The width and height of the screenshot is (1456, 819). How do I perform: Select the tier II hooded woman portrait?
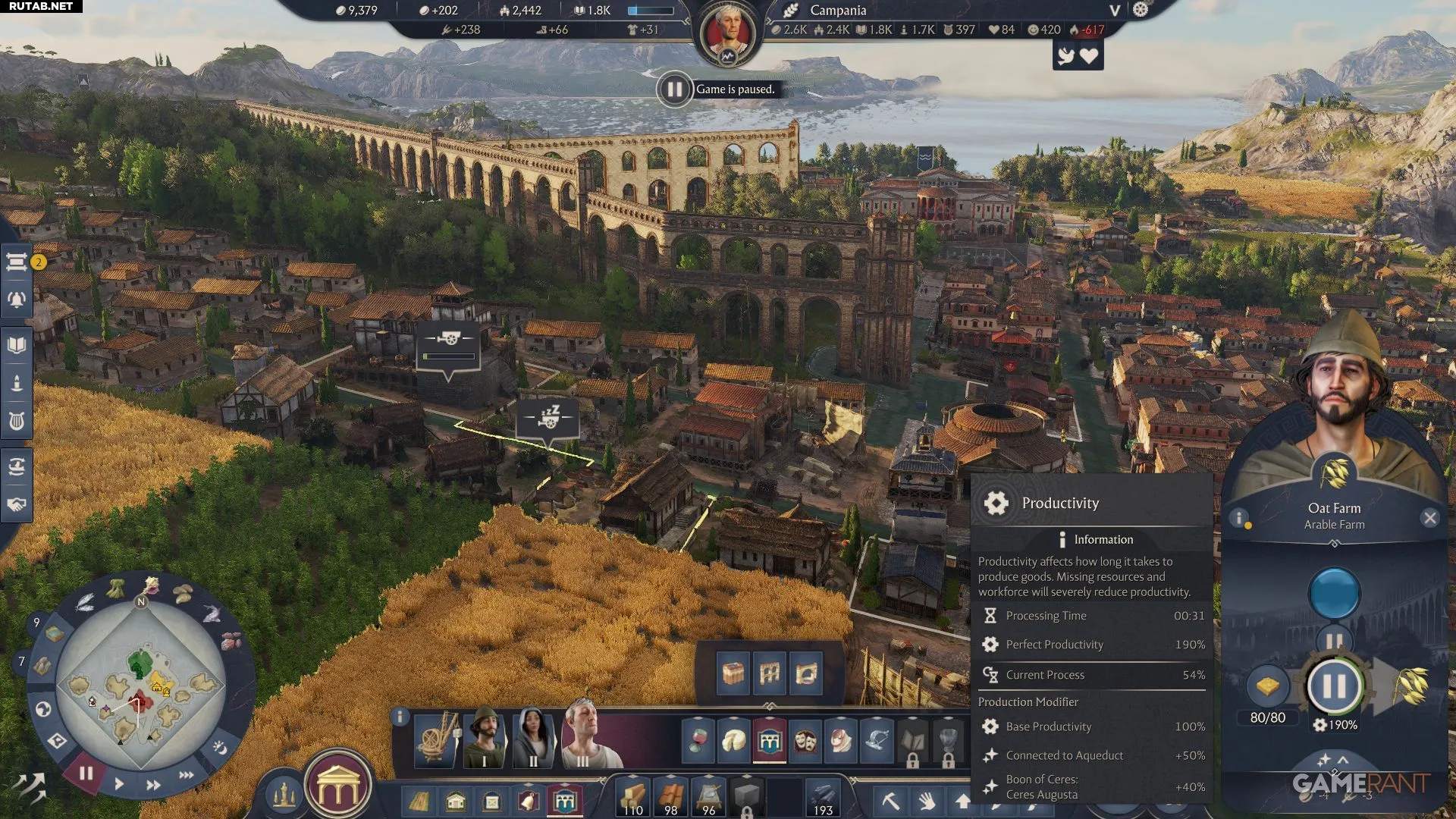[x=532, y=737]
